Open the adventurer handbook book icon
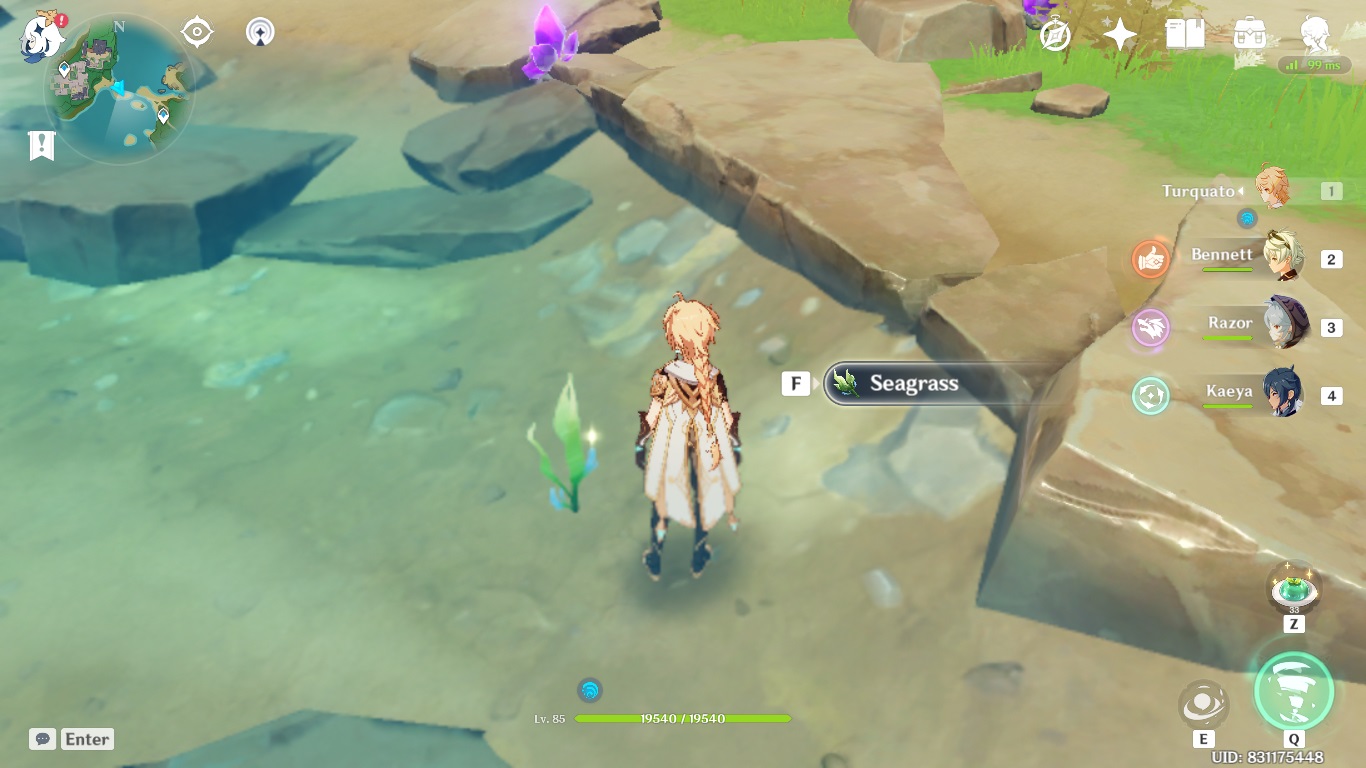The height and width of the screenshot is (768, 1366). pyautogui.click(x=1185, y=35)
